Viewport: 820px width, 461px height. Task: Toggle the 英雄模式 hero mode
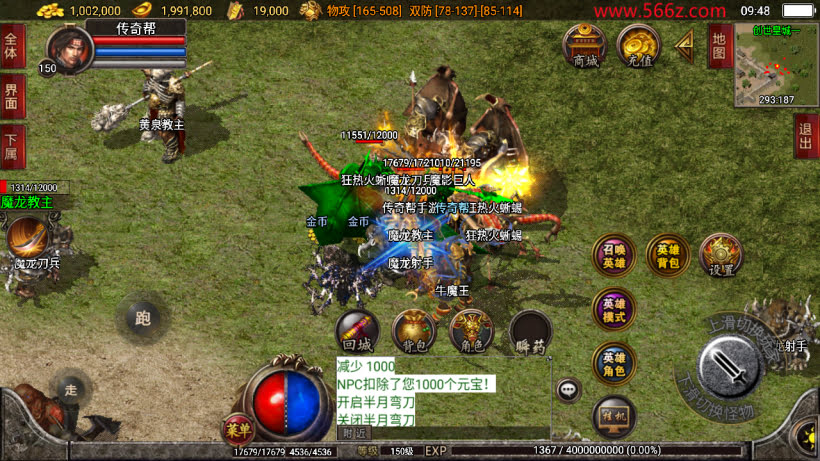614,310
